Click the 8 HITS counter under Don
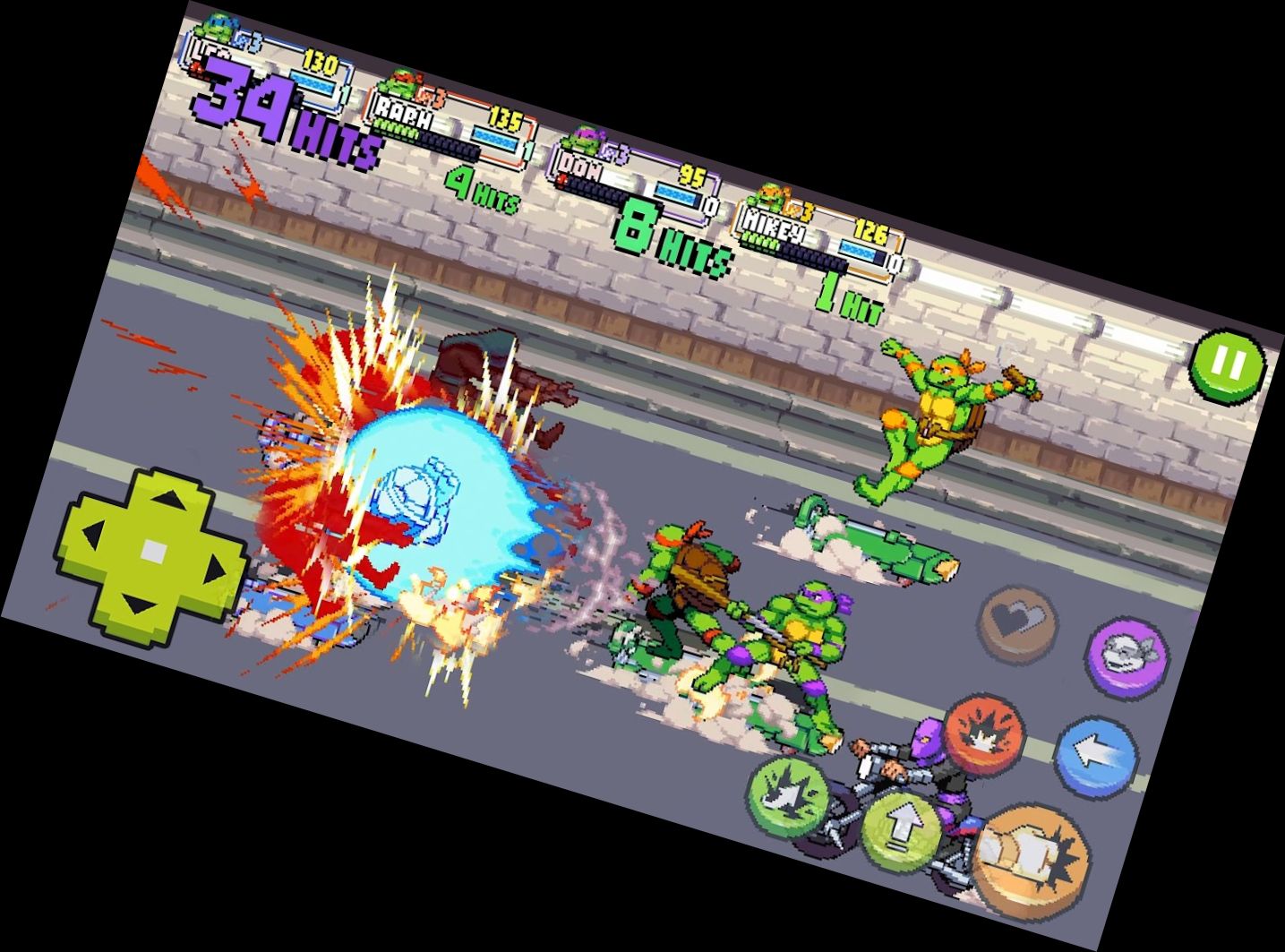Viewport: 1285px width, 952px height. (x=673, y=236)
